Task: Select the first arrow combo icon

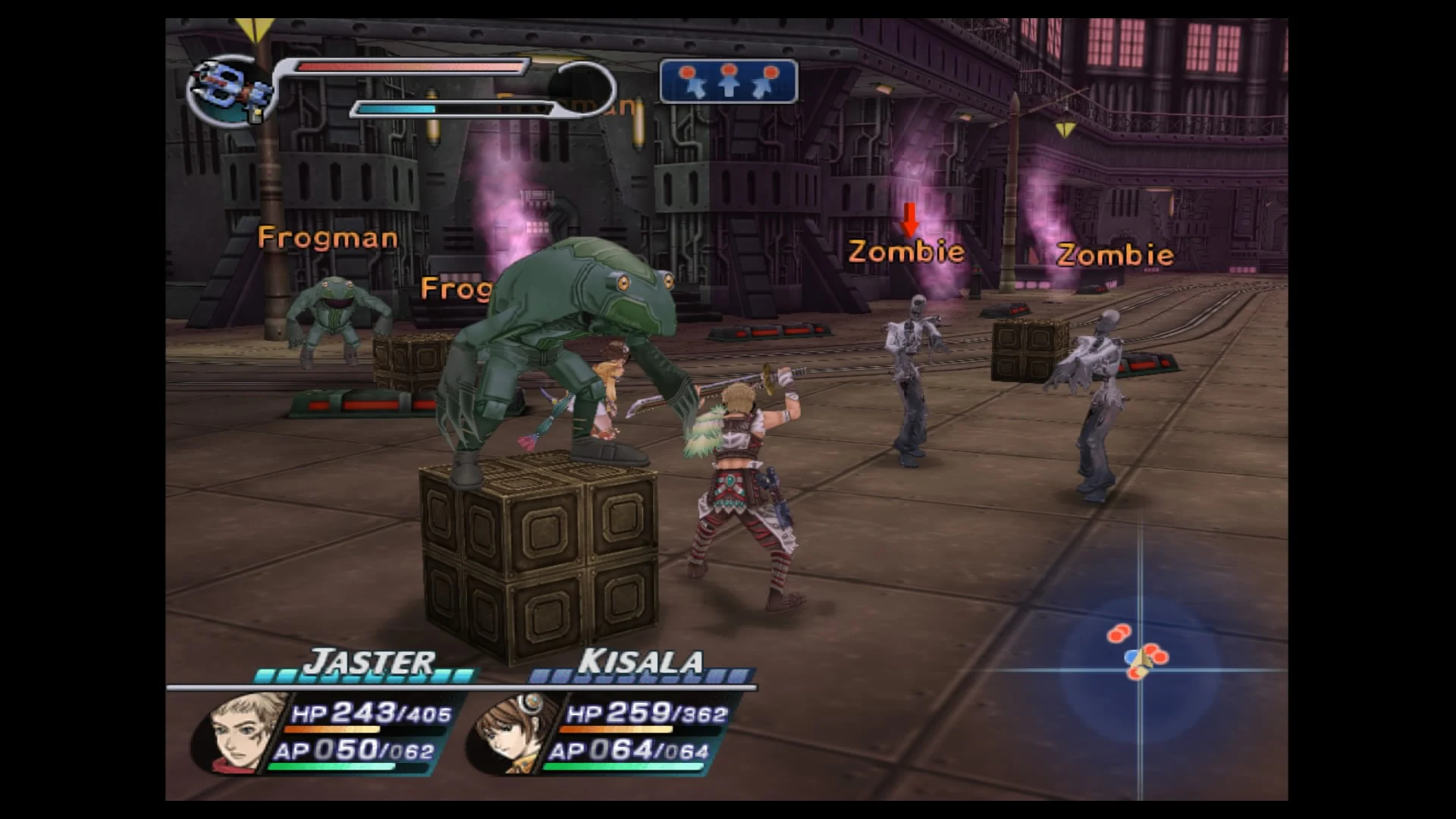Action: coord(692,81)
